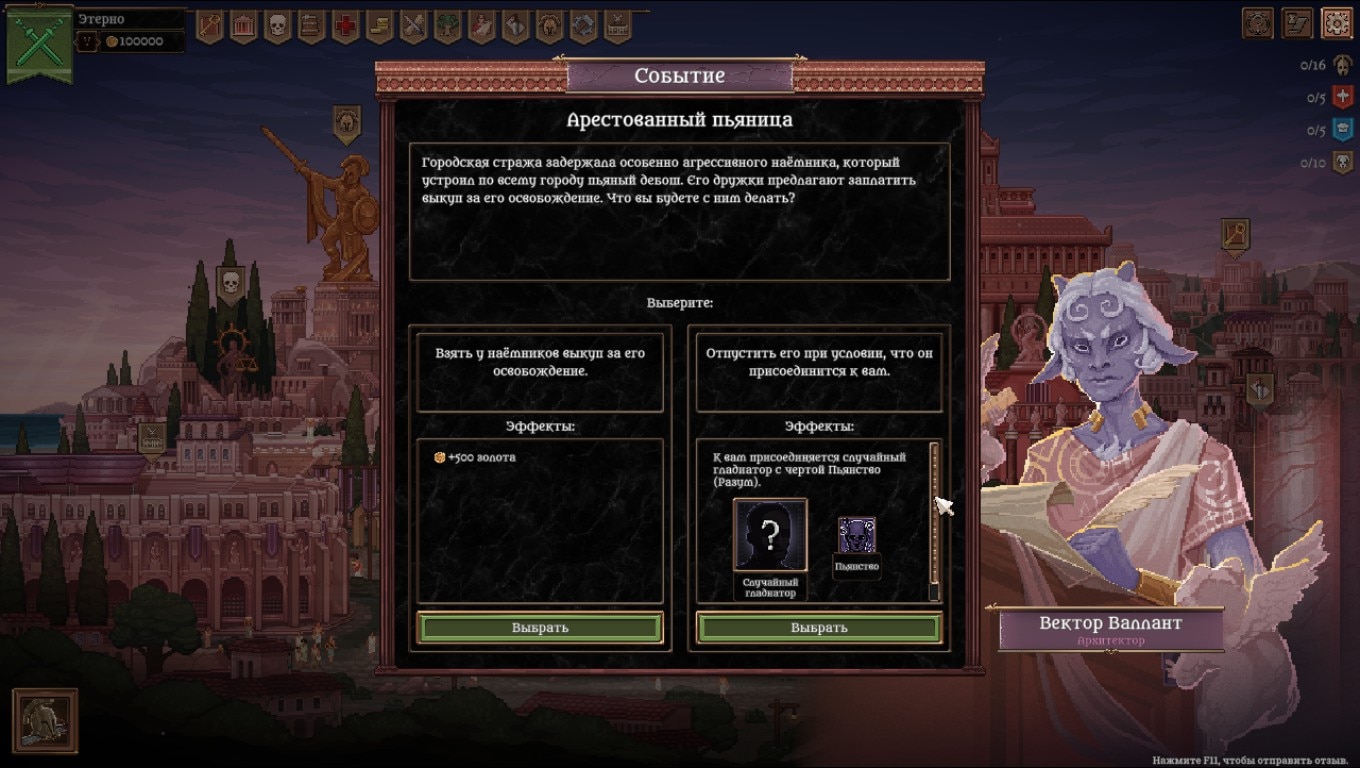
Task: Click the effects panel scrollbar
Action: 934,520
